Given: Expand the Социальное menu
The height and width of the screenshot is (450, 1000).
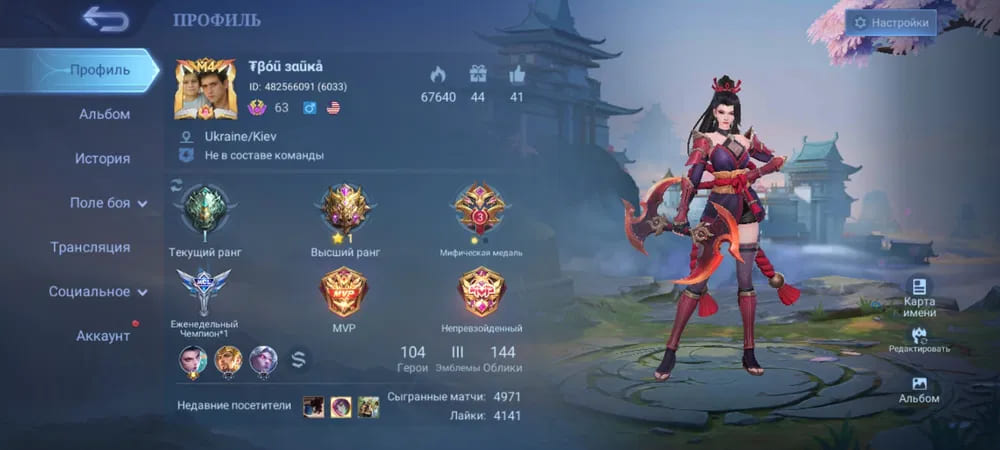Looking at the screenshot, I should pos(97,292).
